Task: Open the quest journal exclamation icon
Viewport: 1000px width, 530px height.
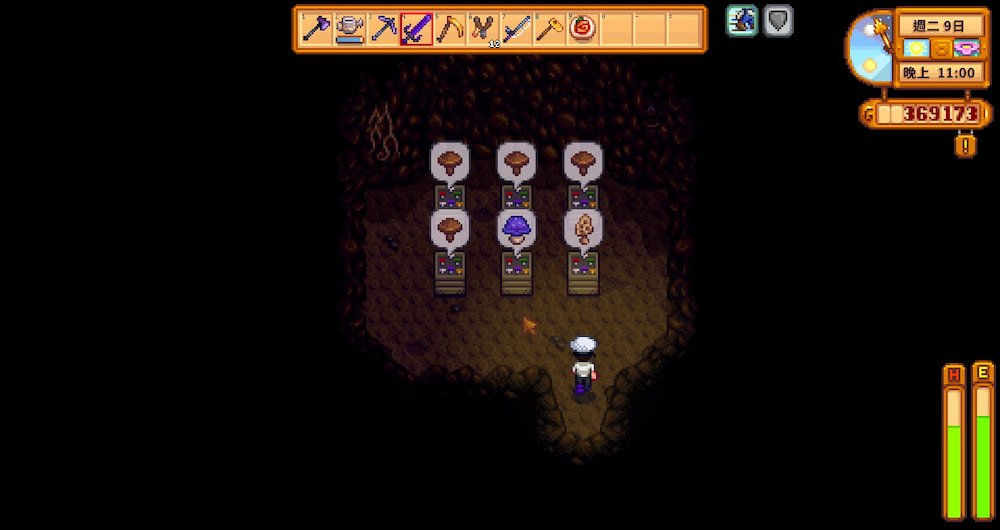Action: [x=965, y=146]
